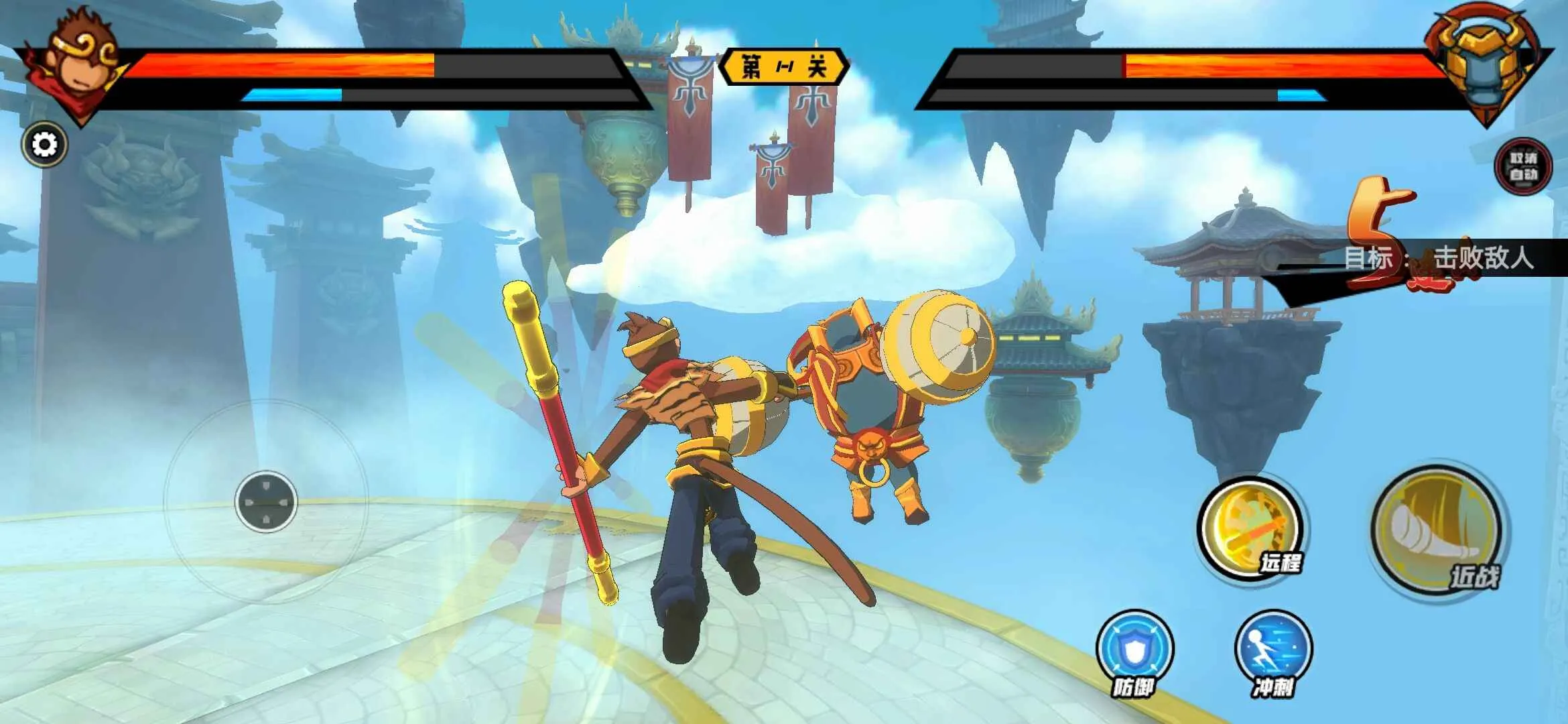Tap the virtual movement joystick knob

(266, 501)
